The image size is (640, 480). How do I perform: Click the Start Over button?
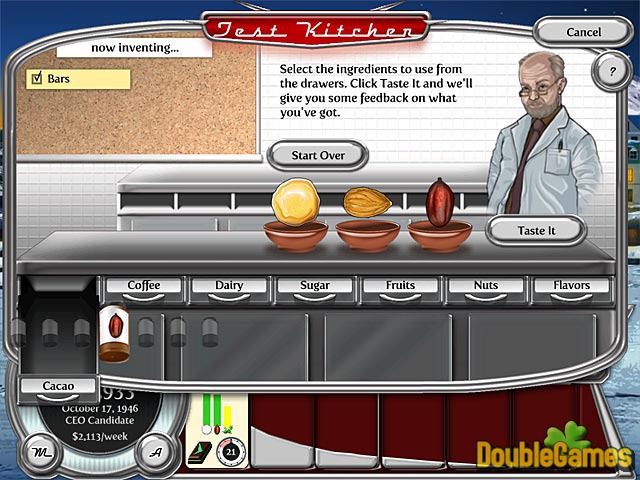tap(317, 155)
